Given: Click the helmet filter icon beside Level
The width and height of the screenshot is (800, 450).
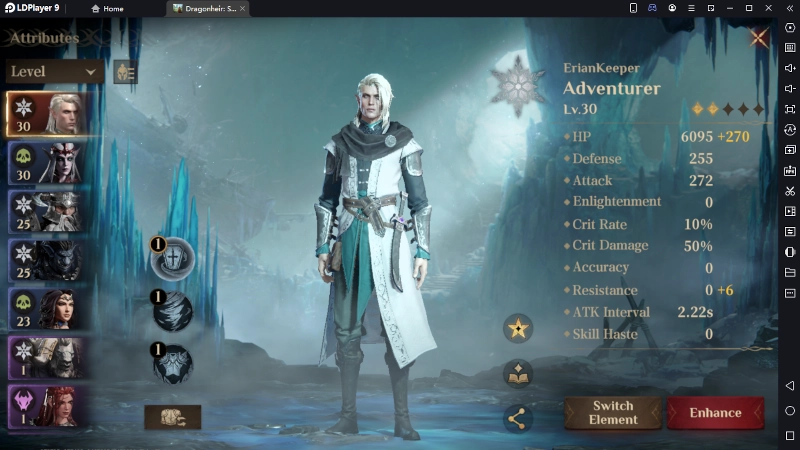Looking at the screenshot, I should pos(125,72).
